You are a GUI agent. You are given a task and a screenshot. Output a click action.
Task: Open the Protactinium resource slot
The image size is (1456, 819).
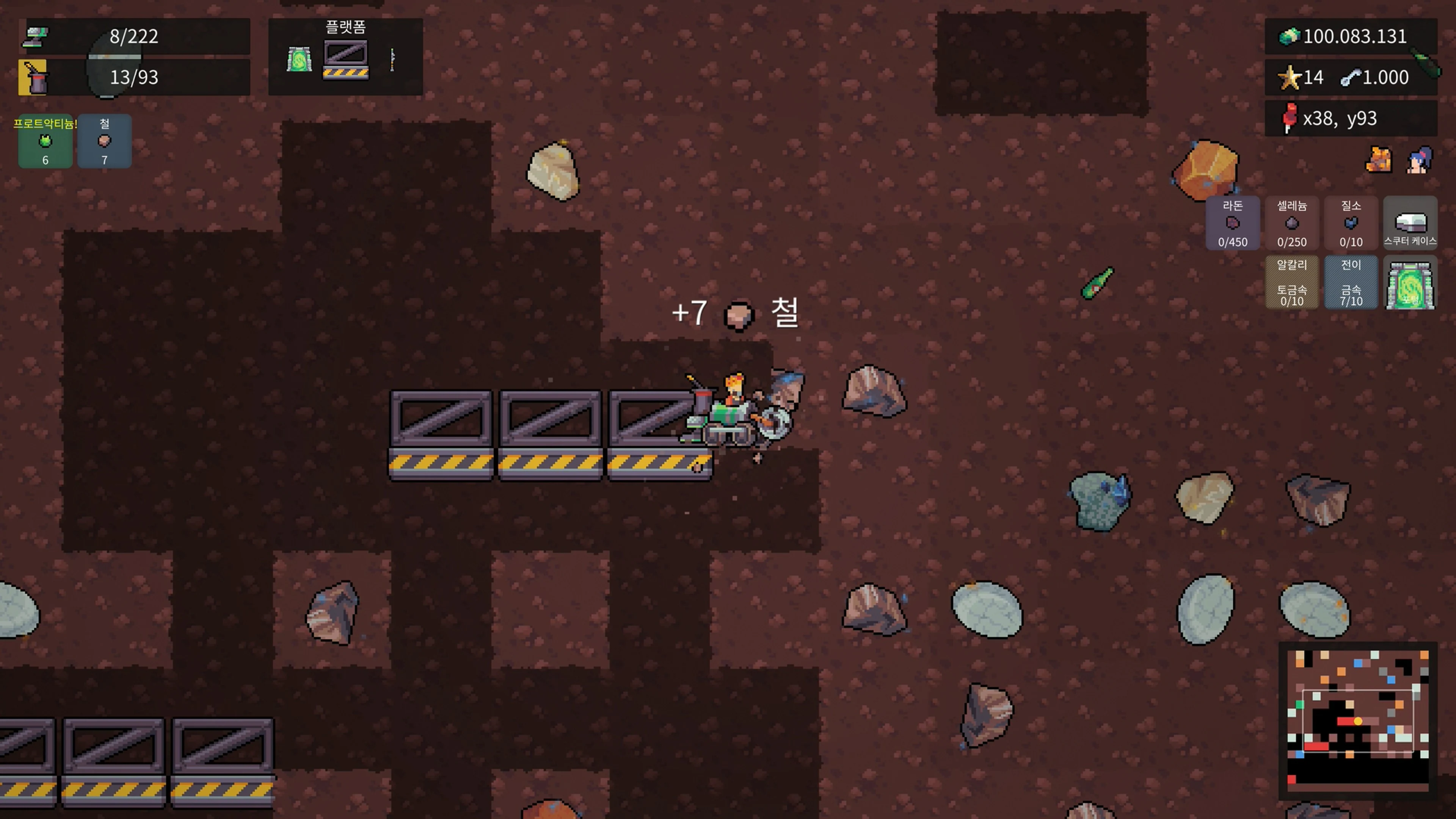click(x=45, y=141)
